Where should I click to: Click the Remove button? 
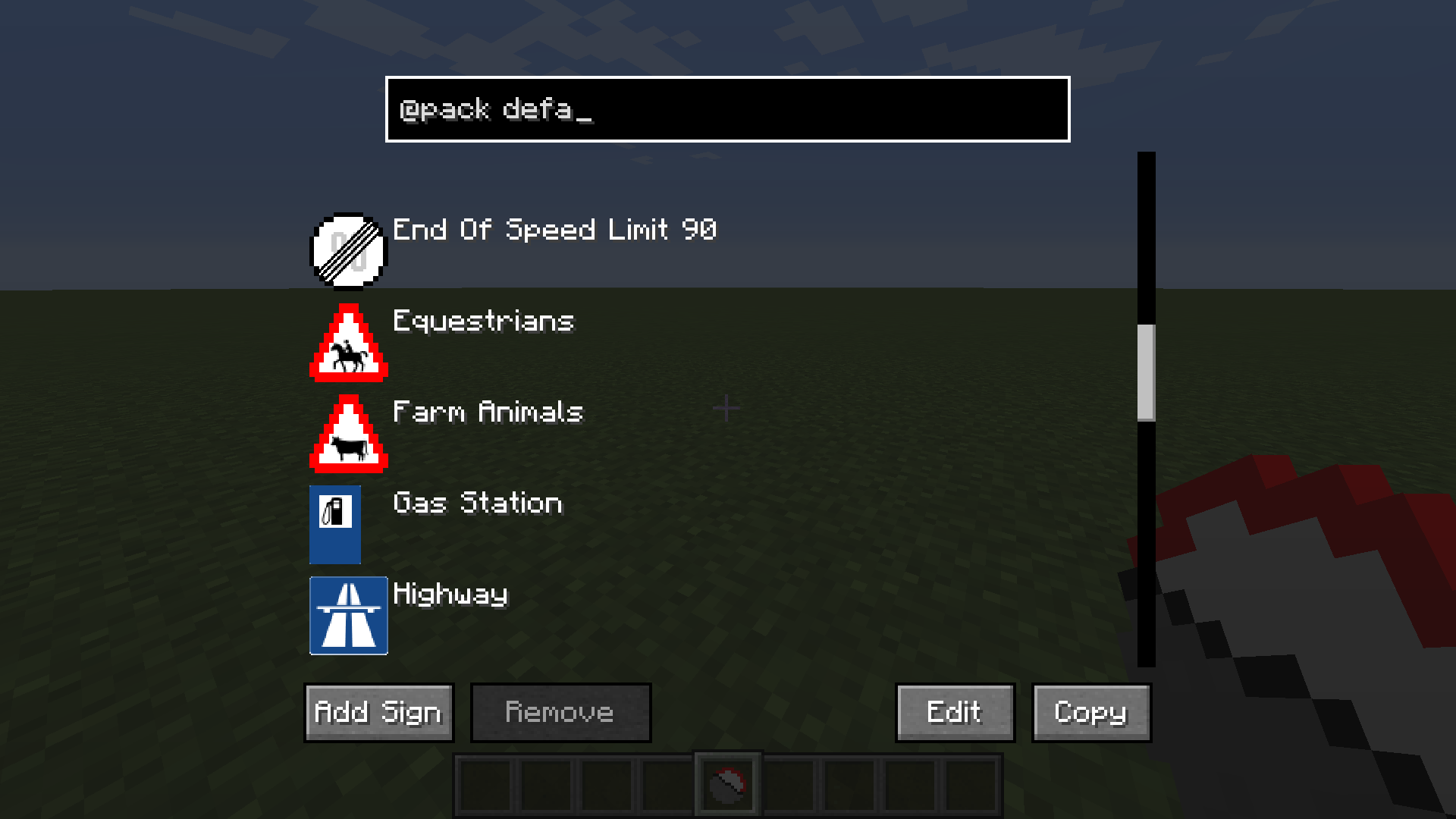(x=560, y=712)
